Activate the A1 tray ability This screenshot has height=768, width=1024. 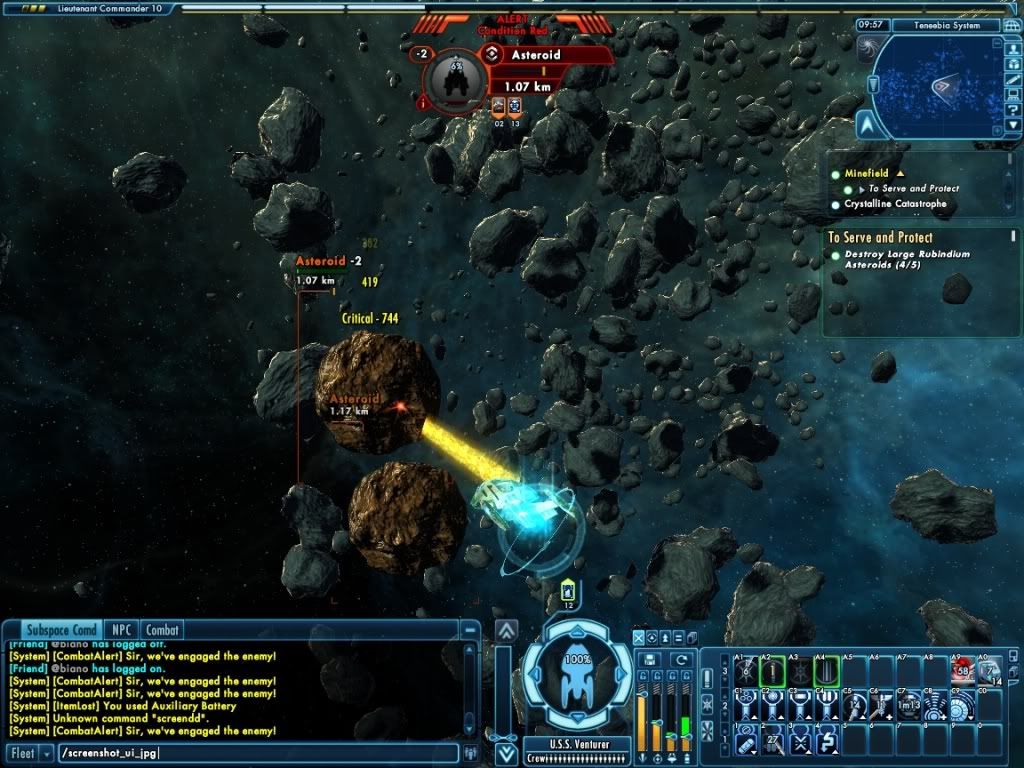point(747,672)
